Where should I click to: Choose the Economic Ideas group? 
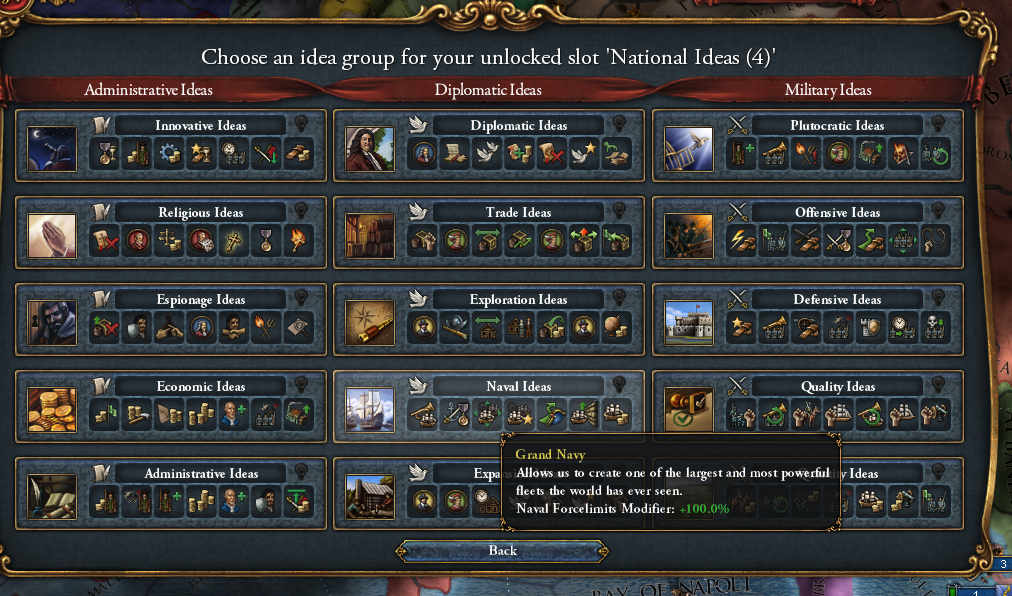point(200,387)
